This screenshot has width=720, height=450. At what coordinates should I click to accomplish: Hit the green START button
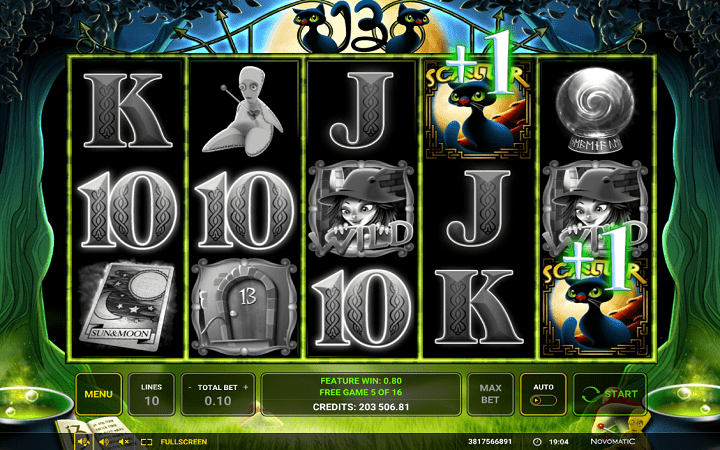[609, 394]
